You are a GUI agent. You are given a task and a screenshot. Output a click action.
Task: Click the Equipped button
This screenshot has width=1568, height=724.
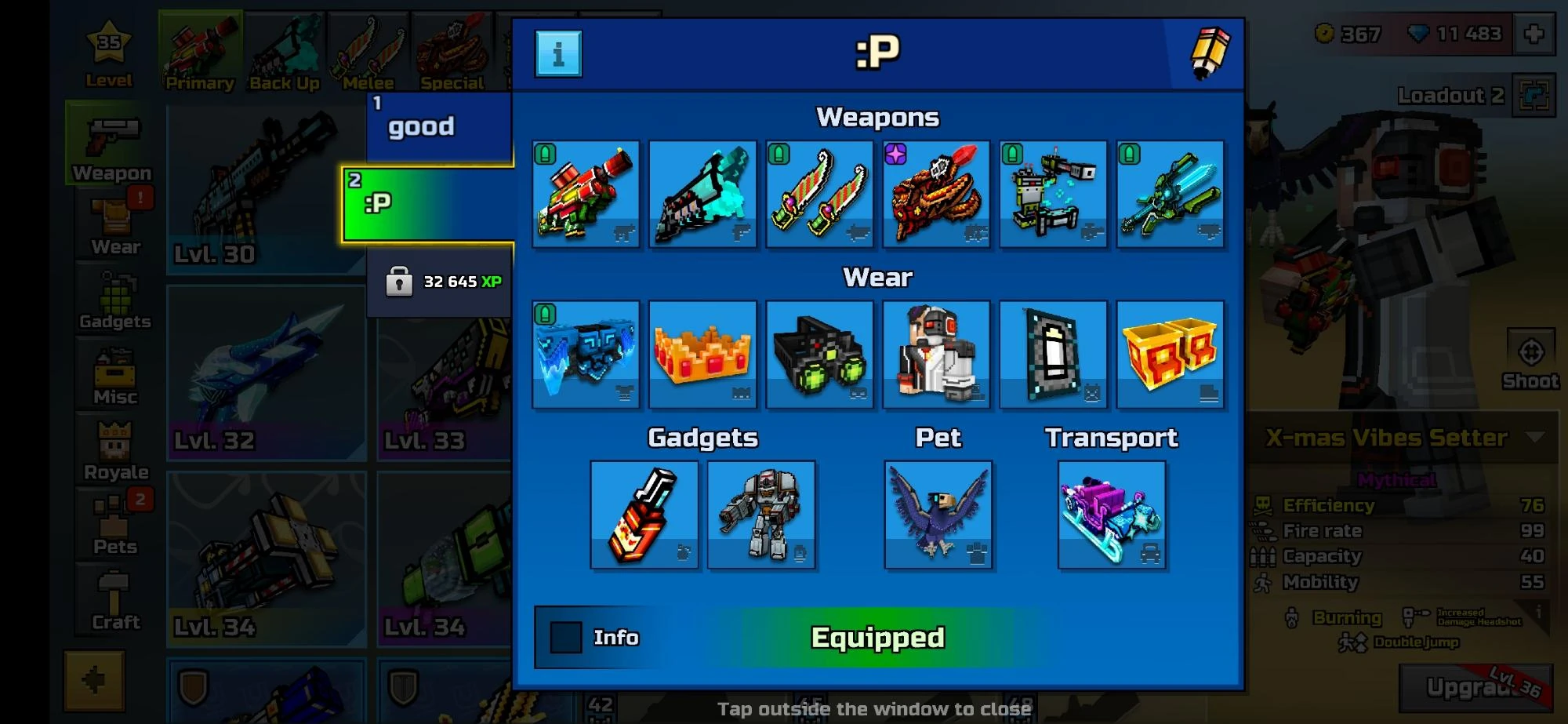click(x=877, y=638)
